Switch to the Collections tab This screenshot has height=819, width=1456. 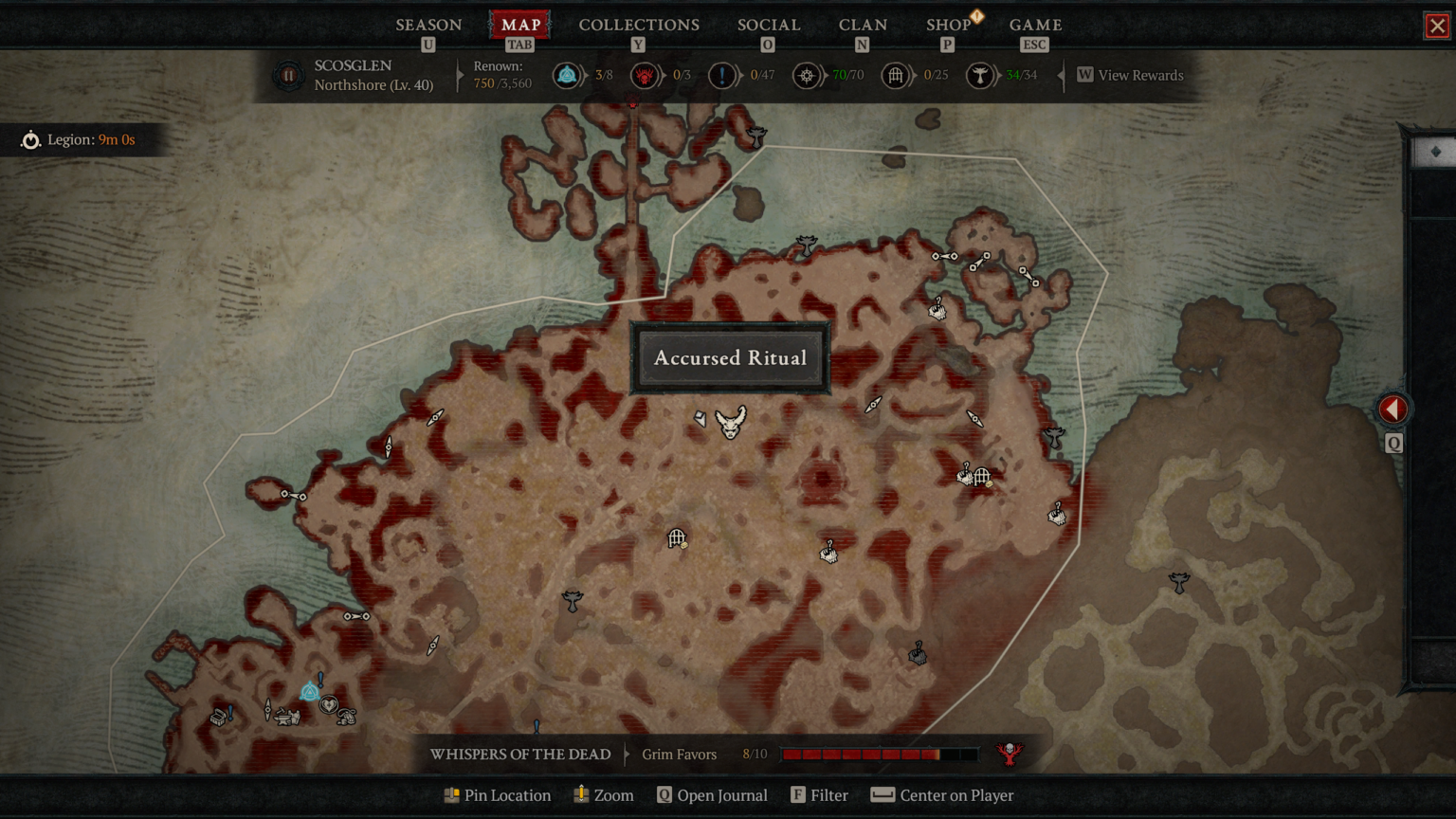639,25
